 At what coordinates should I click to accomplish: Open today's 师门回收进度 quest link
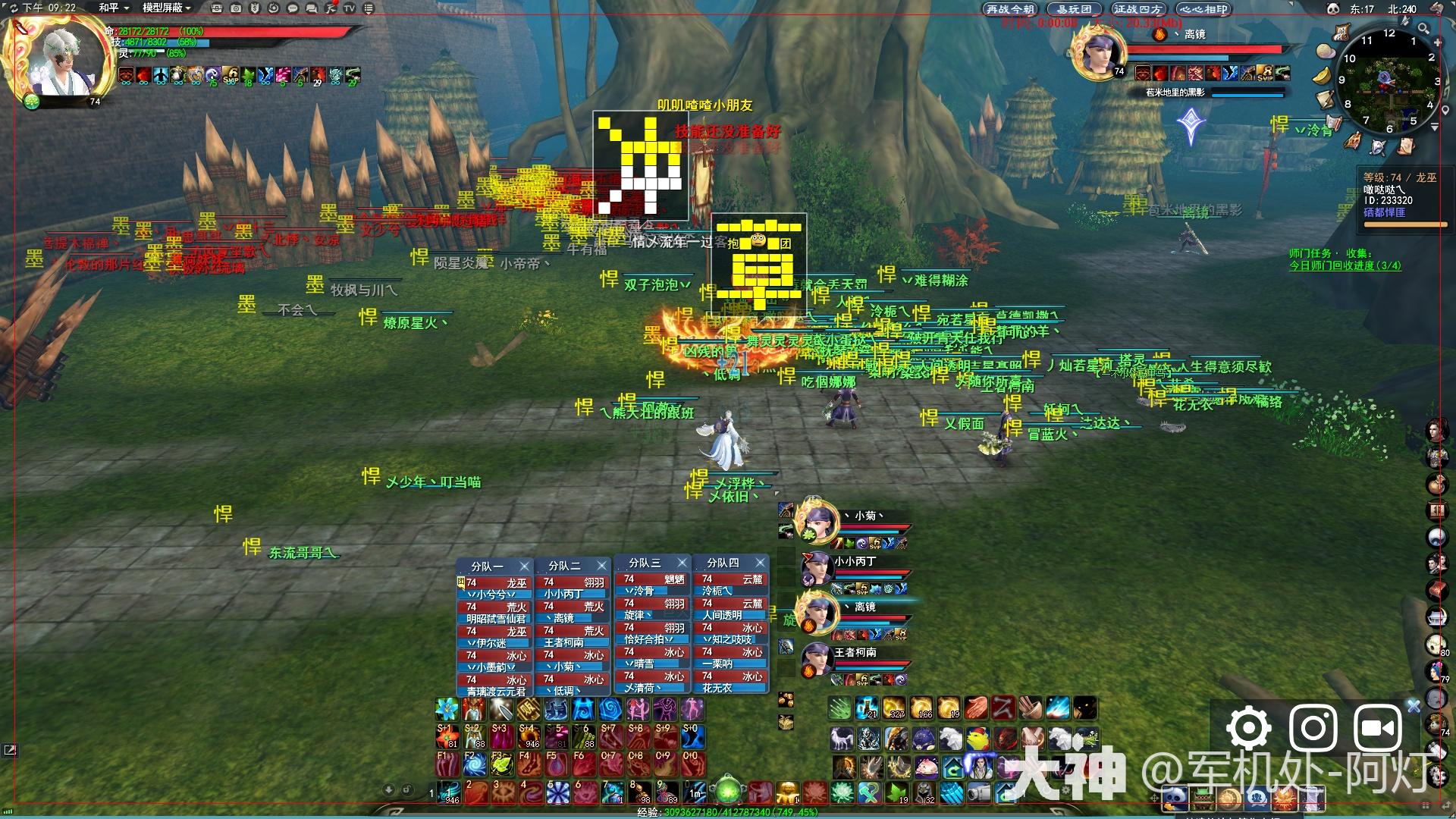1345,266
